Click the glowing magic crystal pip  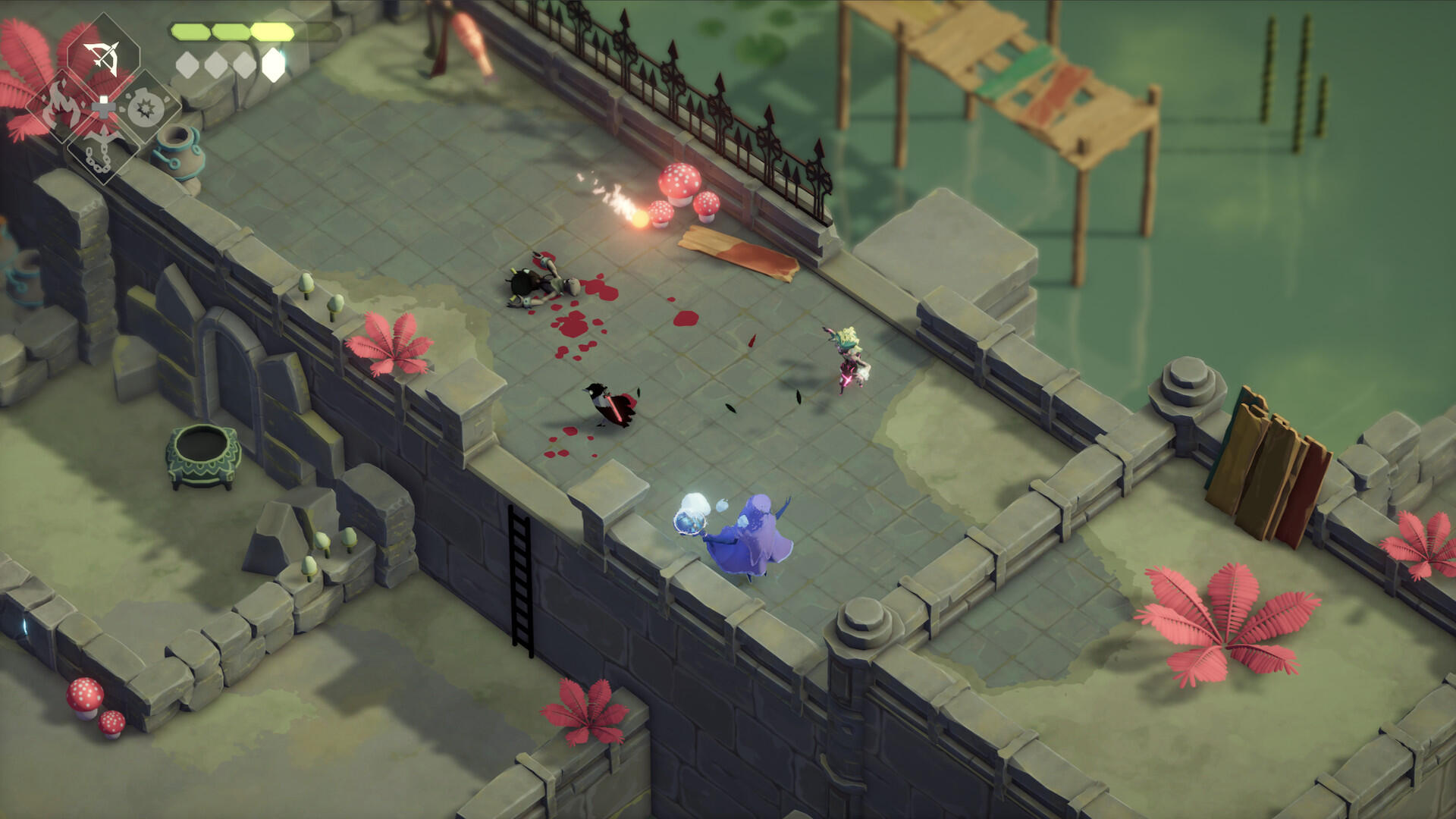[x=274, y=65]
